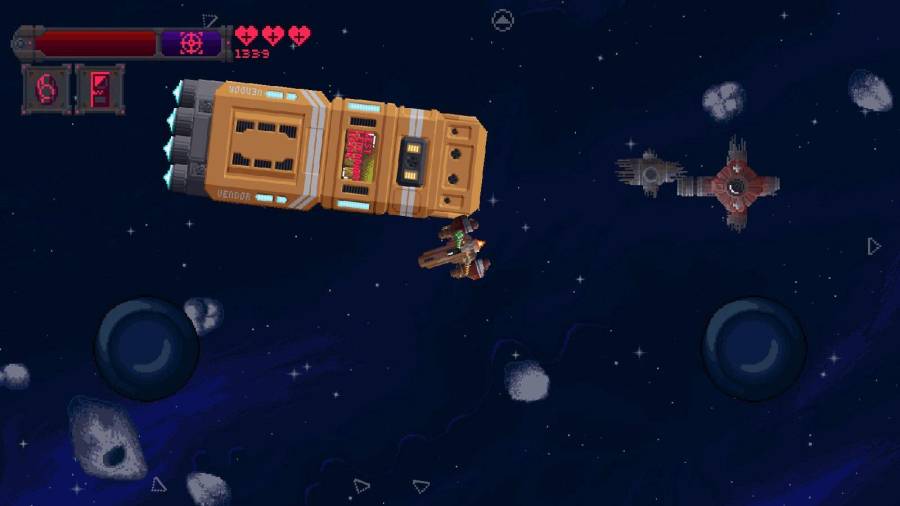Select the red keycard item slot
The height and width of the screenshot is (506, 900).
pyautogui.click(x=100, y=89)
